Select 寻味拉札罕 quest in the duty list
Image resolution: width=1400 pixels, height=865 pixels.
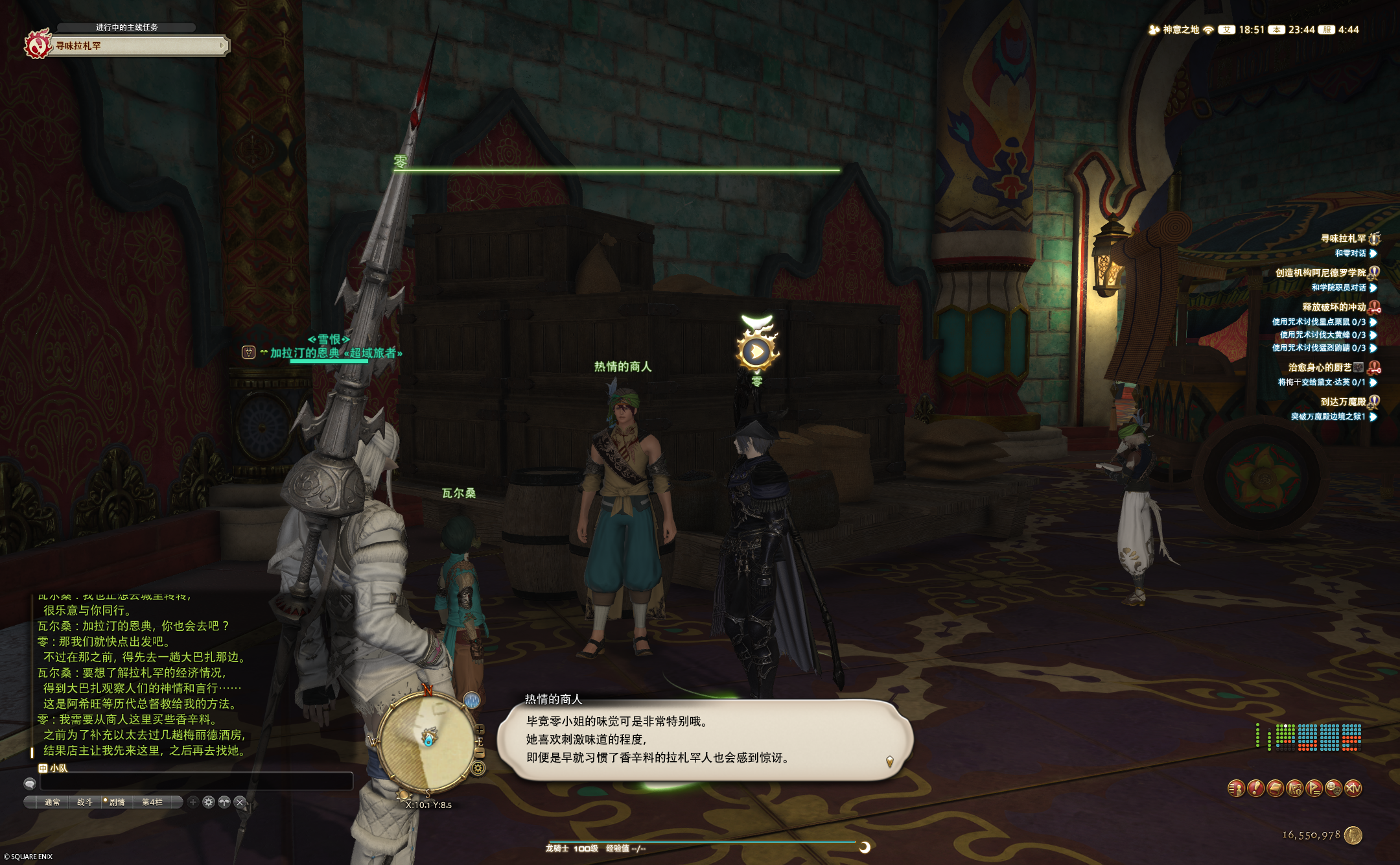[1343, 239]
